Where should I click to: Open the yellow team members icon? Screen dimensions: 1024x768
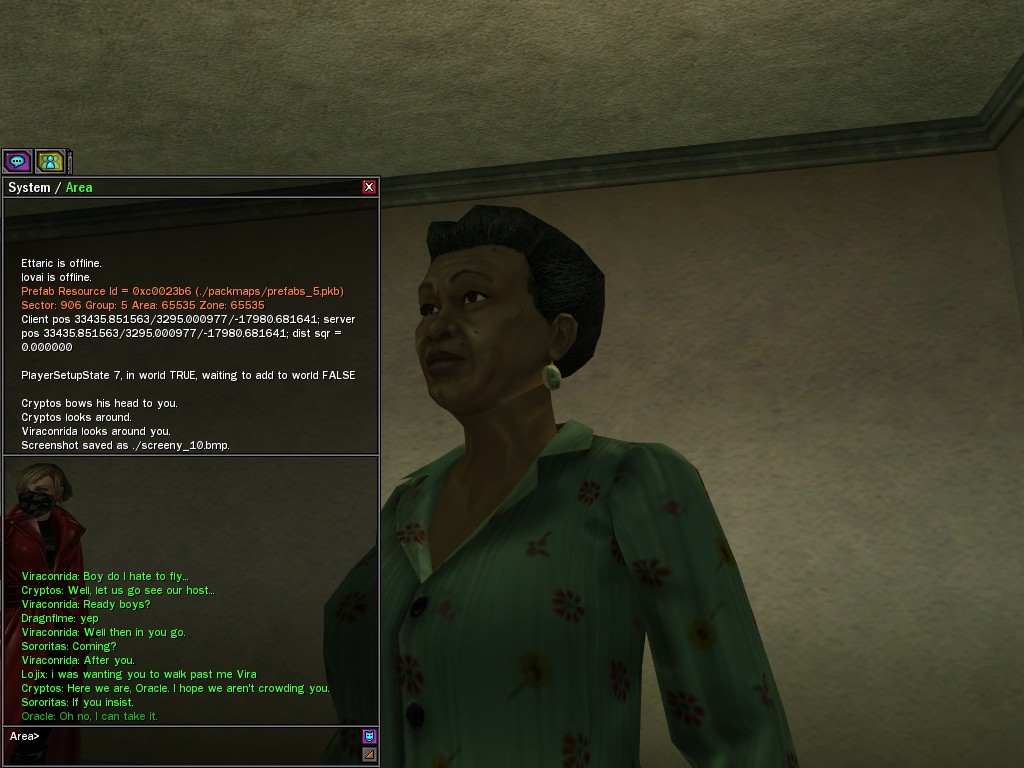50,161
